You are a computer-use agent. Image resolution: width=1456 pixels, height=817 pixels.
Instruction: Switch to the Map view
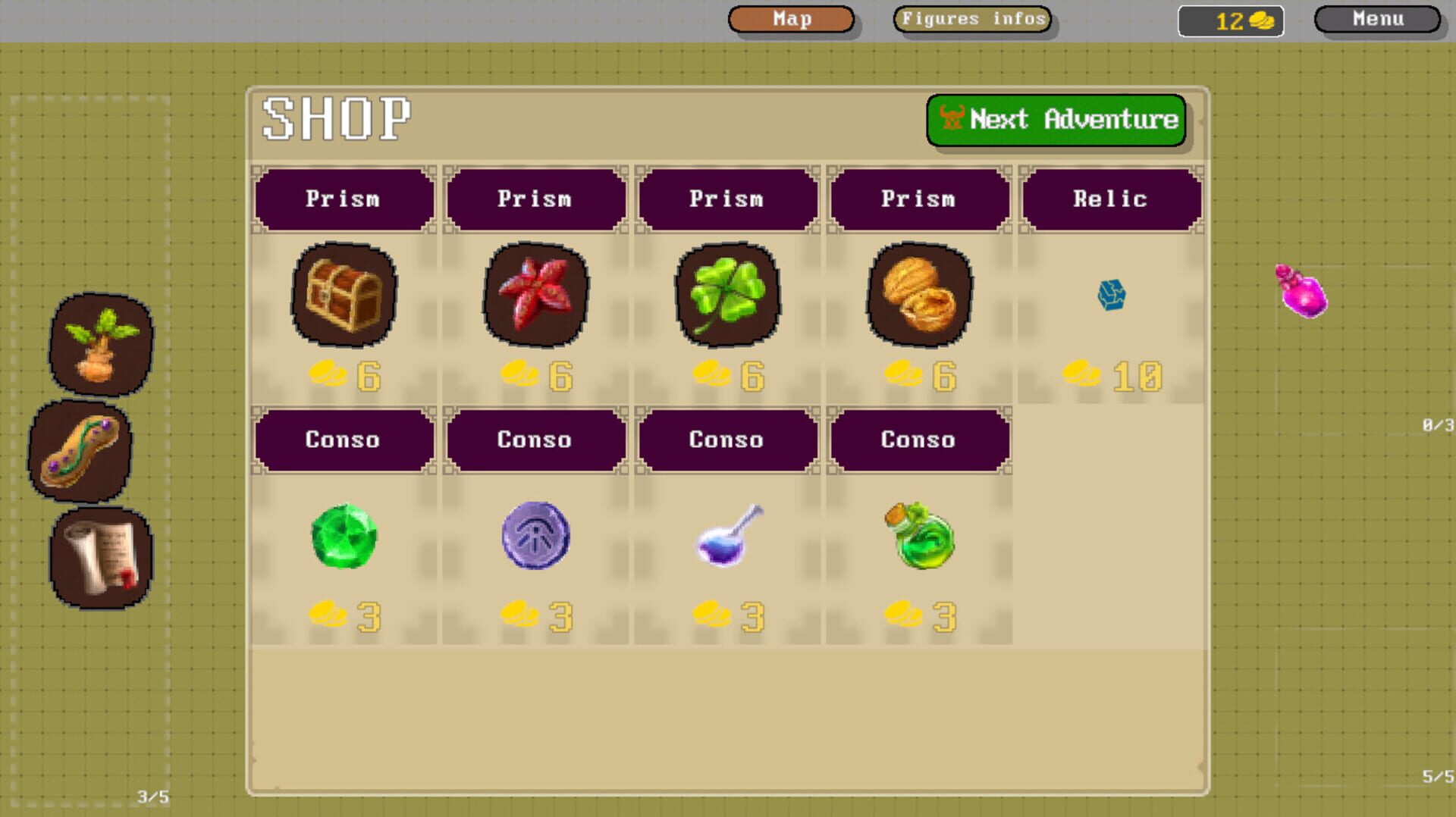791,19
